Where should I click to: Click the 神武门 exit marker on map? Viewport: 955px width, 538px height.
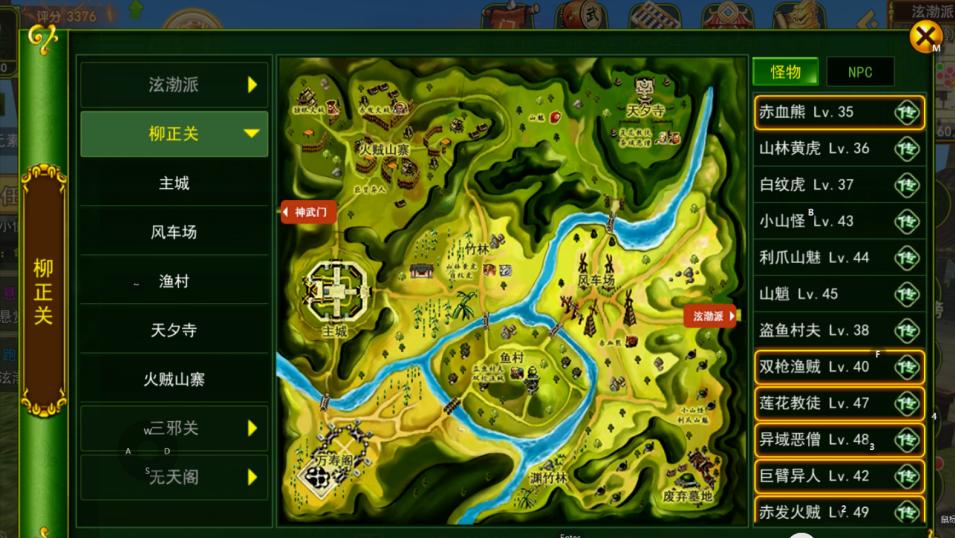pos(309,212)
